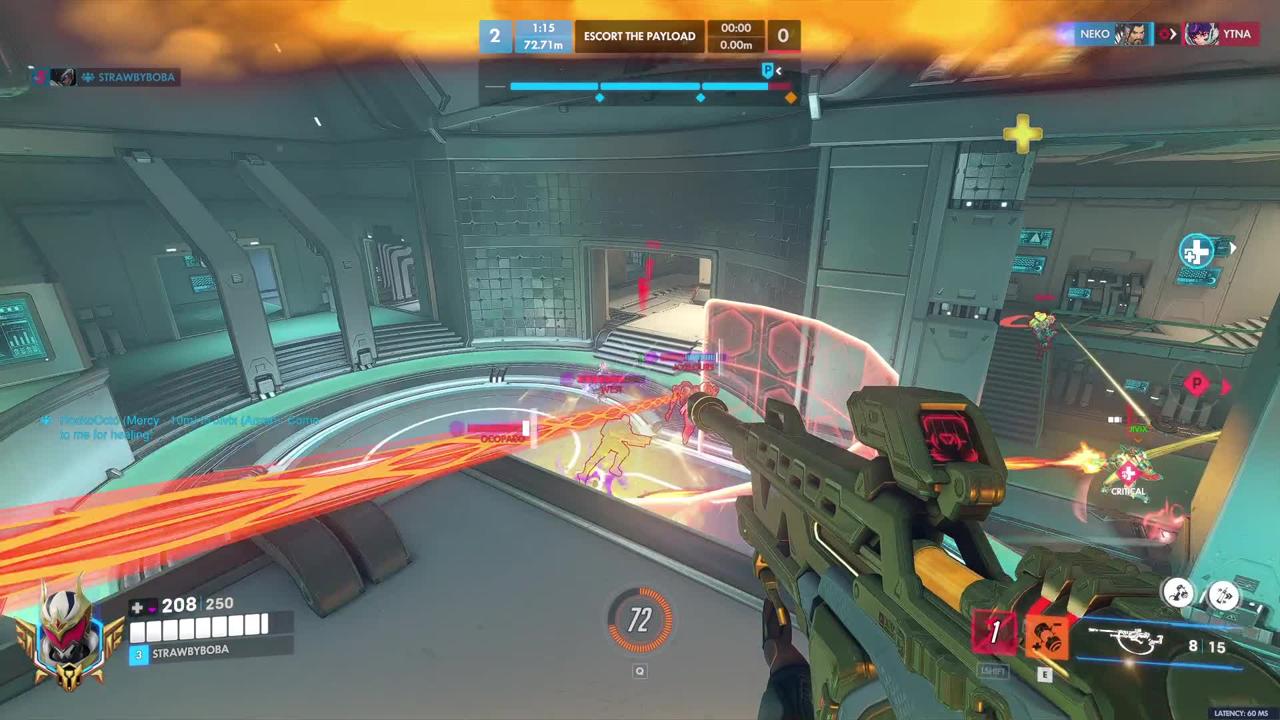Click the Mercy healing chat message
The height and width of the screenshot is (720, 1280).
pyautogui.click(x=180, y=427)
